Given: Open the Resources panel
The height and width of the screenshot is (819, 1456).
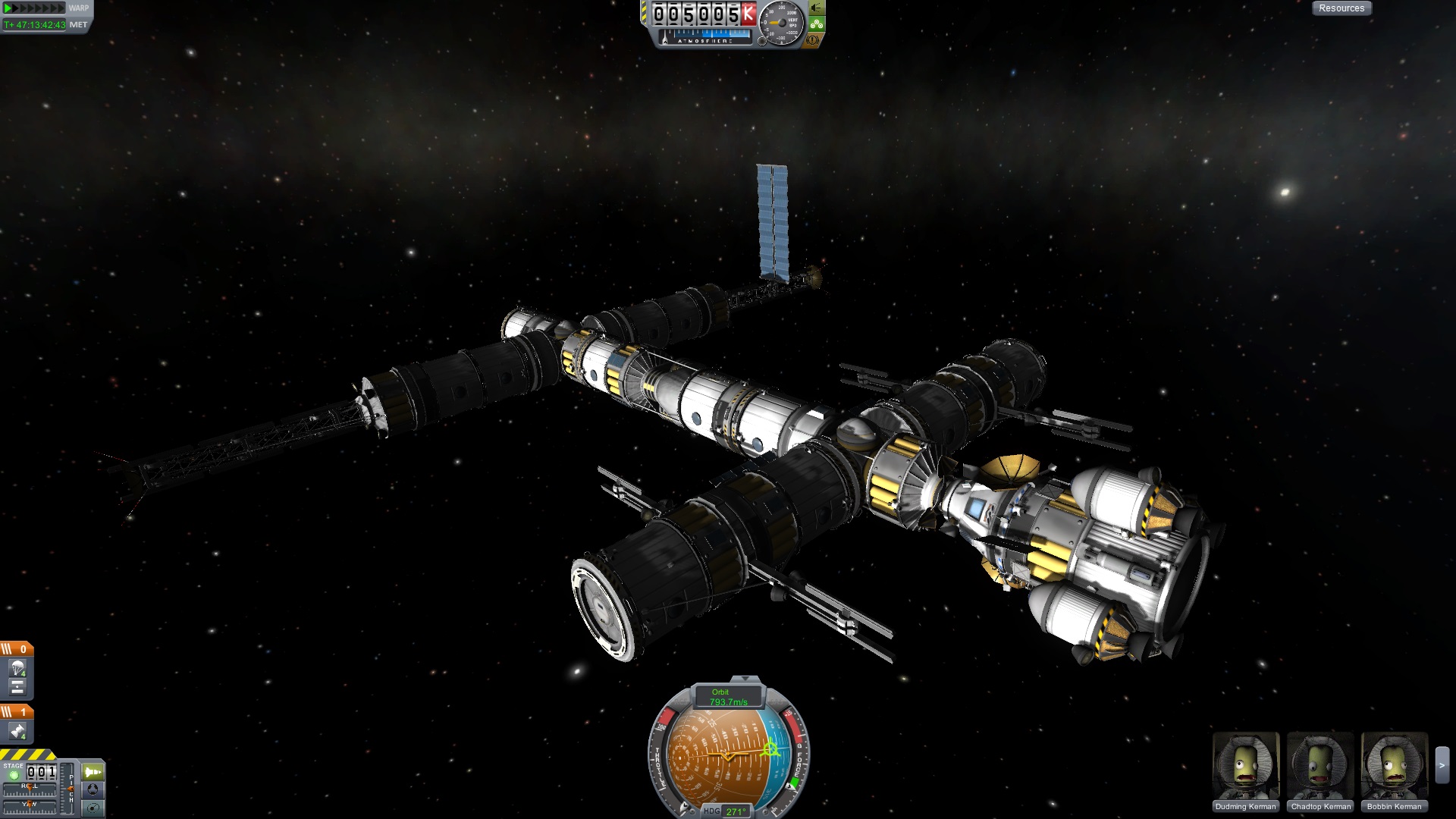Looking at the screenshot, I should tap(1341, 8).
